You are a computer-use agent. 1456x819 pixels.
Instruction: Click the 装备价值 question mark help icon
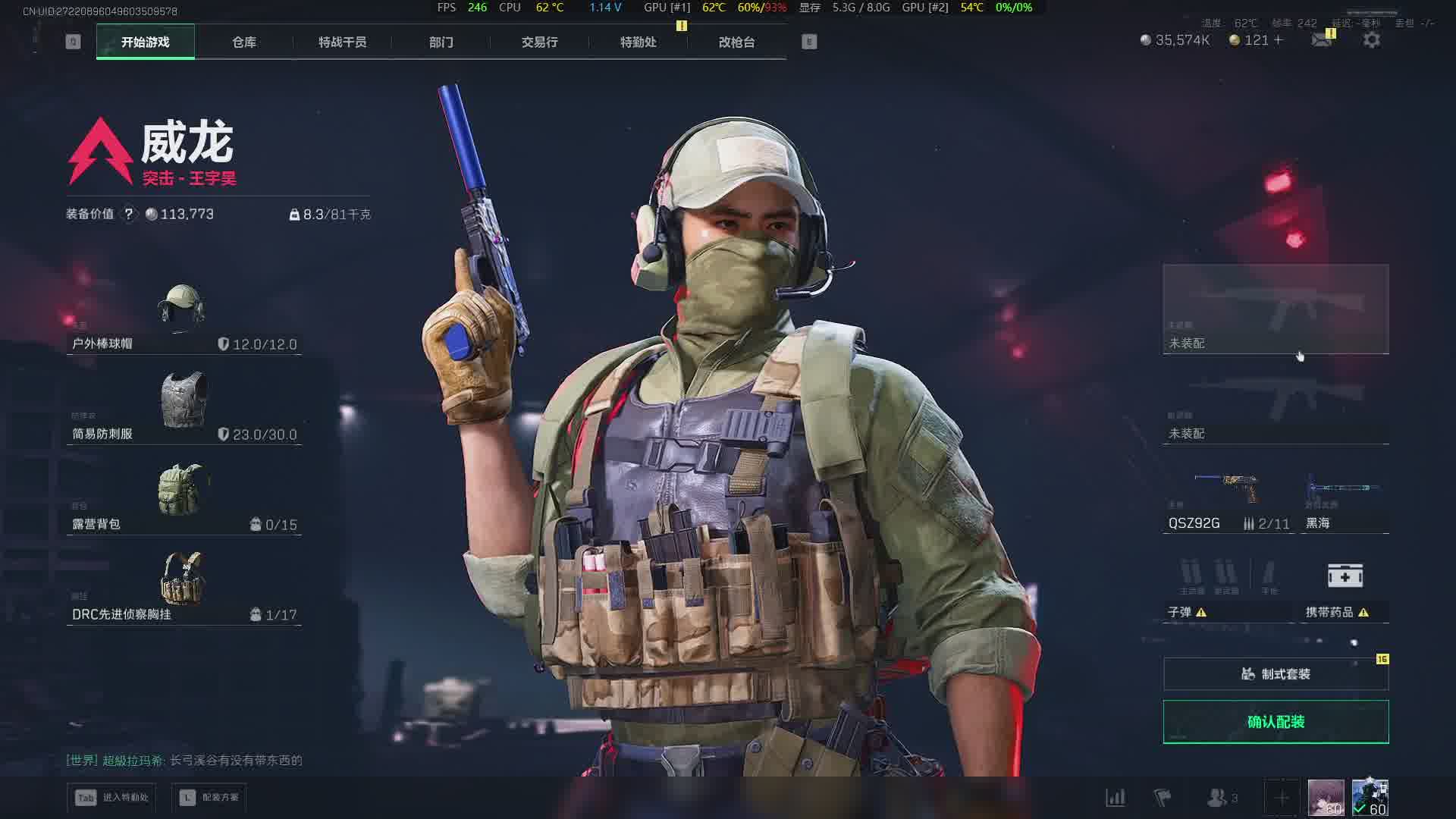click(x=129, y=215)
